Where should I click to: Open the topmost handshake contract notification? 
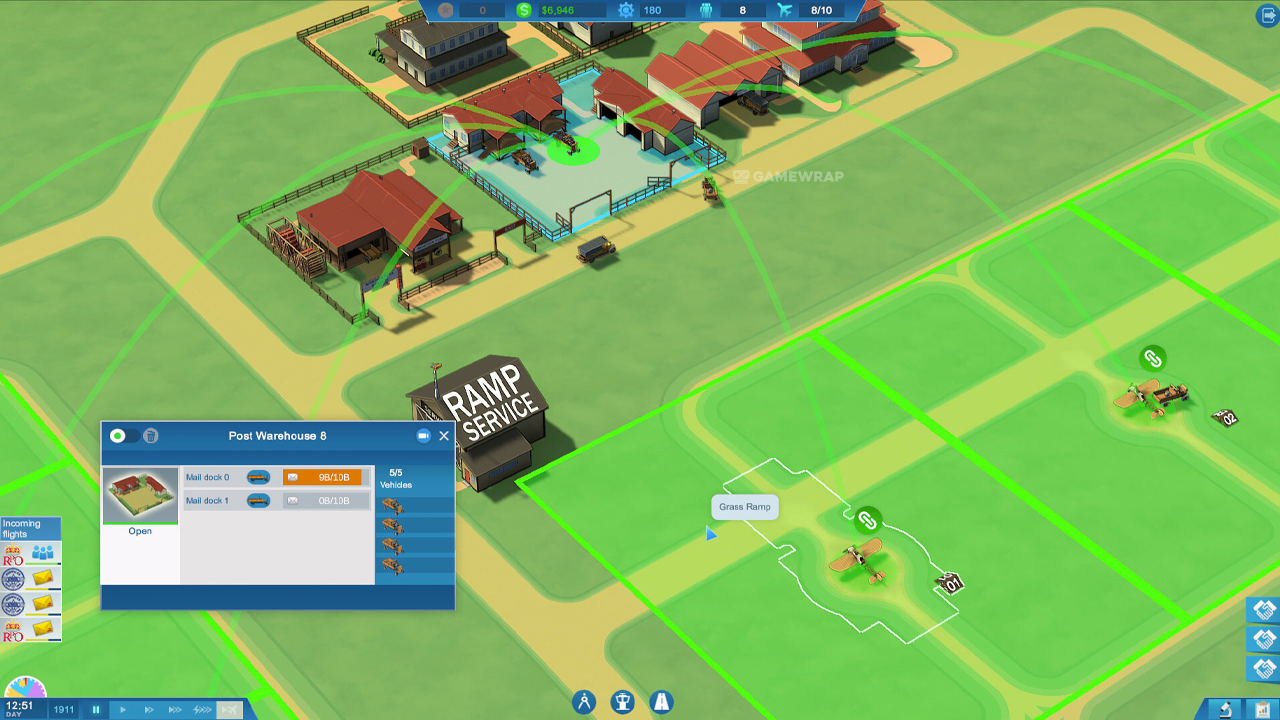[x=1264, y=610]
